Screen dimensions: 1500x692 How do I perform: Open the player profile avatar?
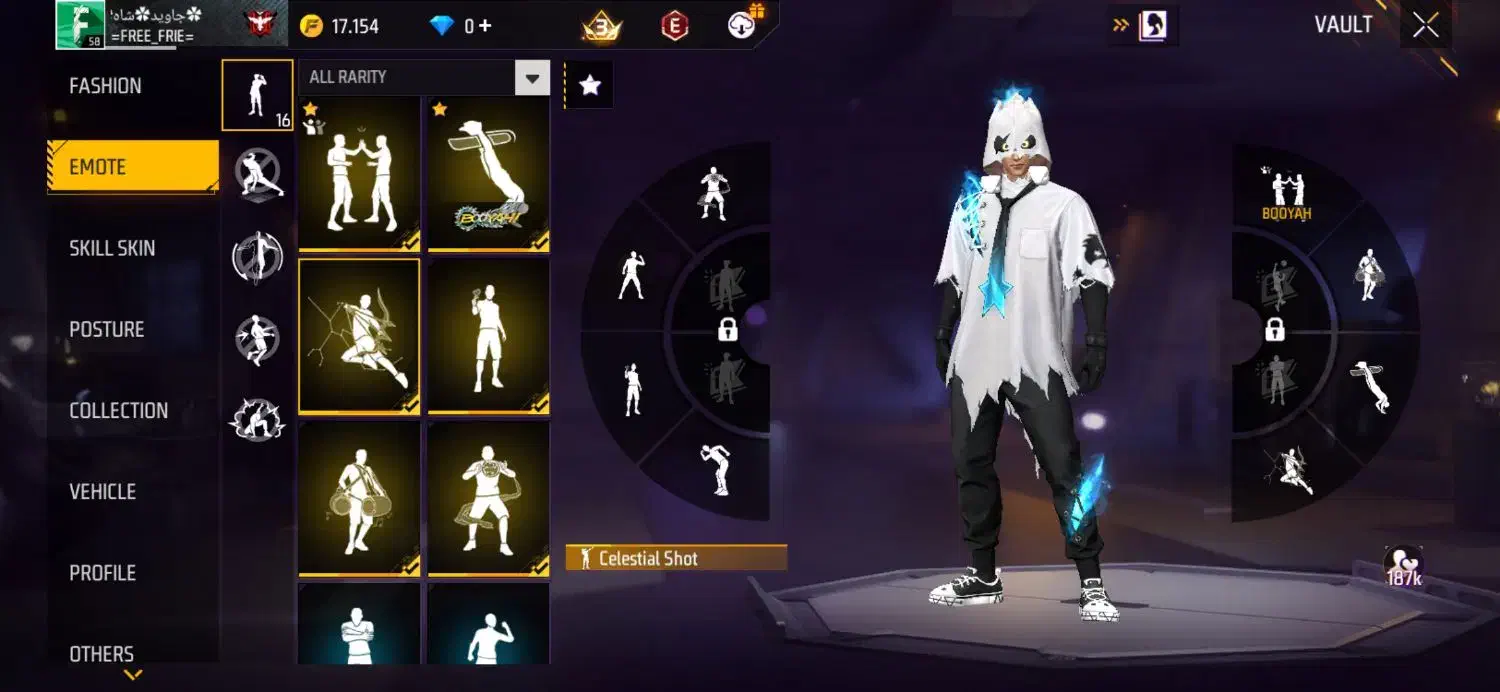tap(80, 24)
